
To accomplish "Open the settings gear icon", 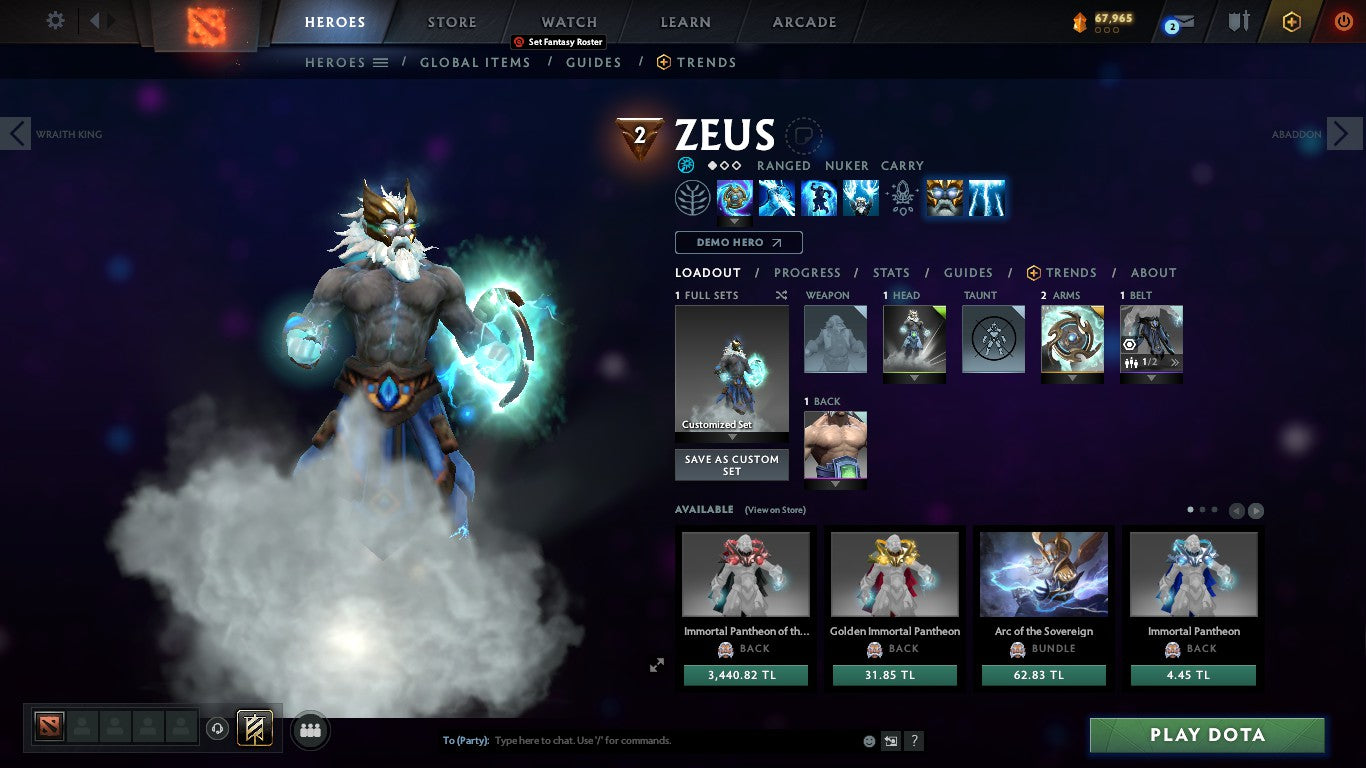I will 55,20.
